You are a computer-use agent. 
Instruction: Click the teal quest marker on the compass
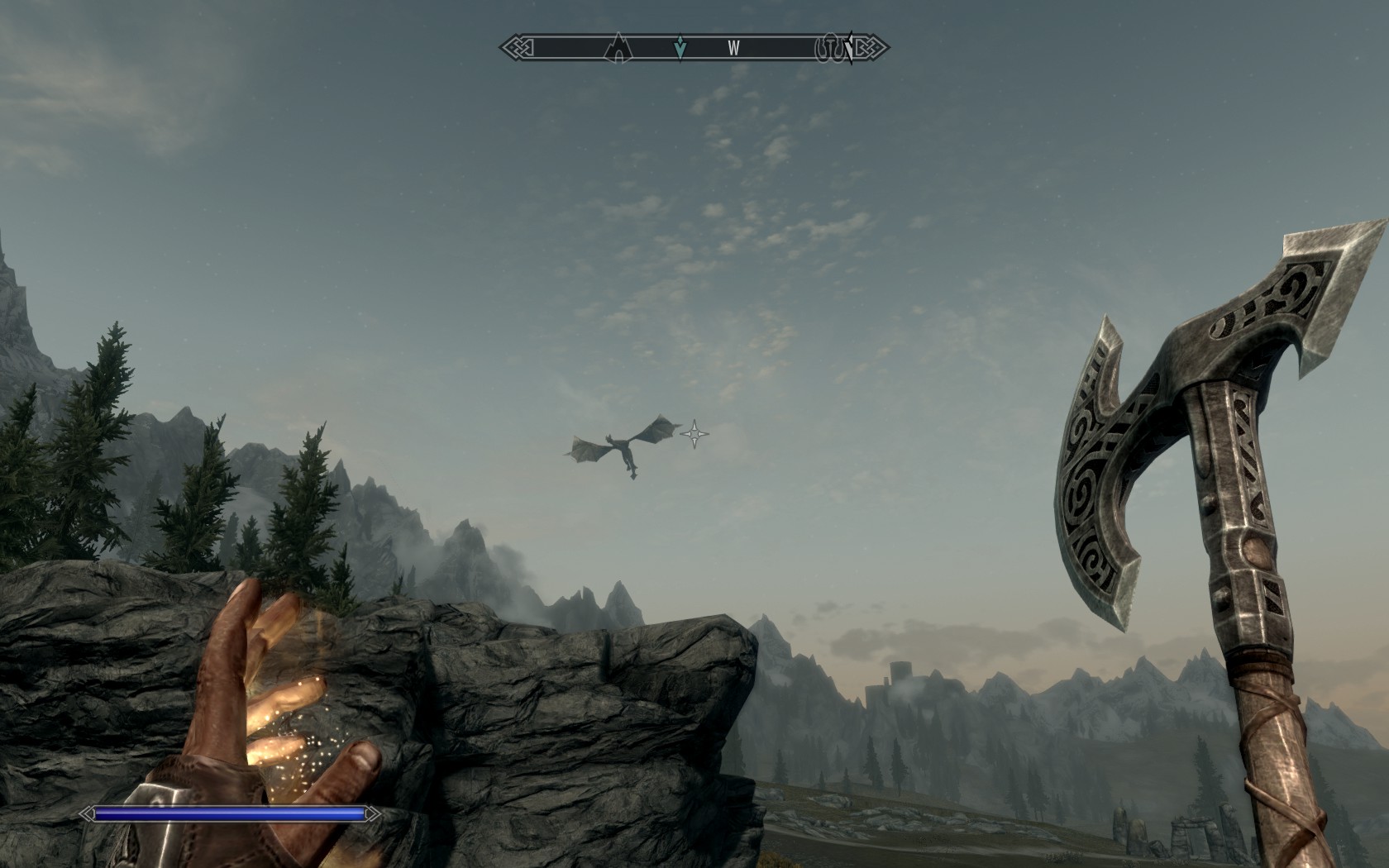point(680,48)
